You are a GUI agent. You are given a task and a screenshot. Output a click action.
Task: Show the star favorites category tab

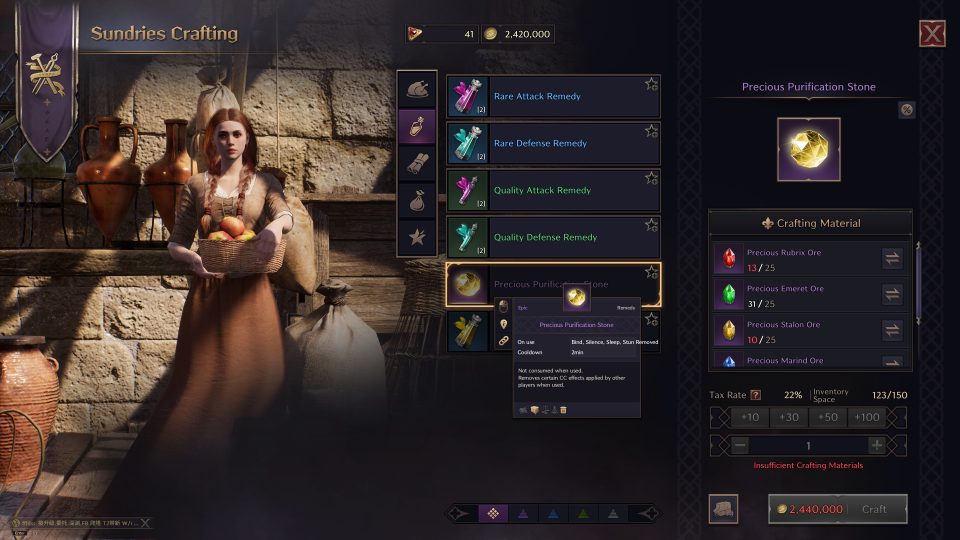pyautogui.click(x=416, y=238)
